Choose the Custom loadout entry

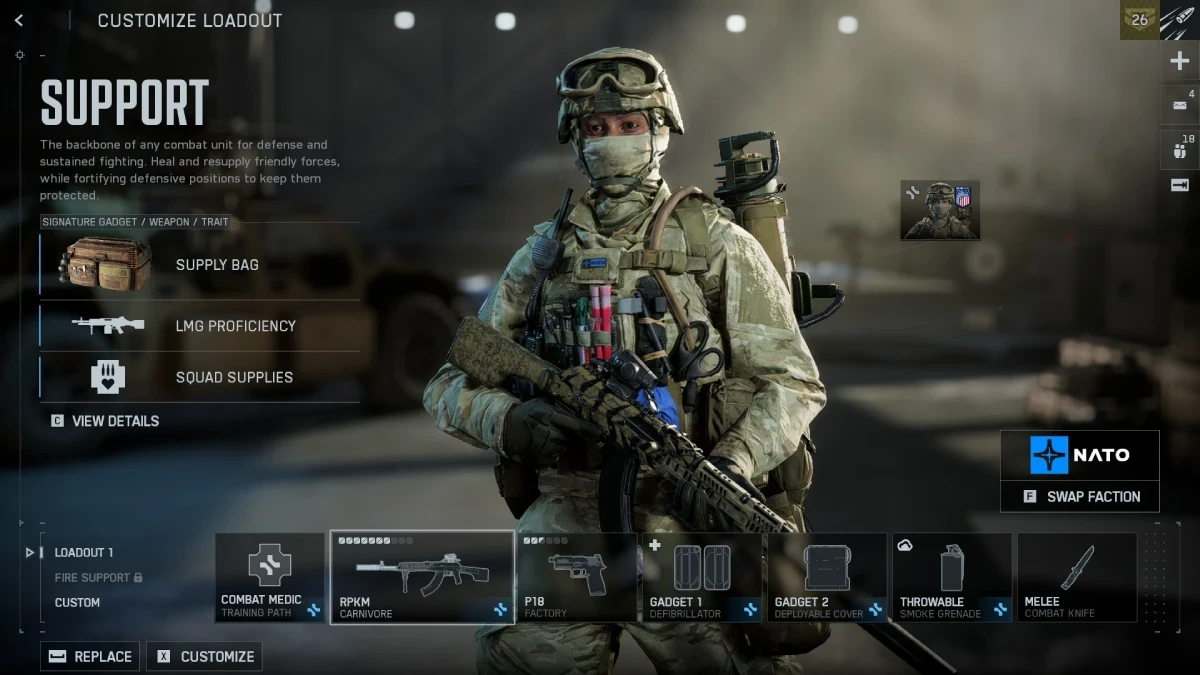click(x=77, y=603)
